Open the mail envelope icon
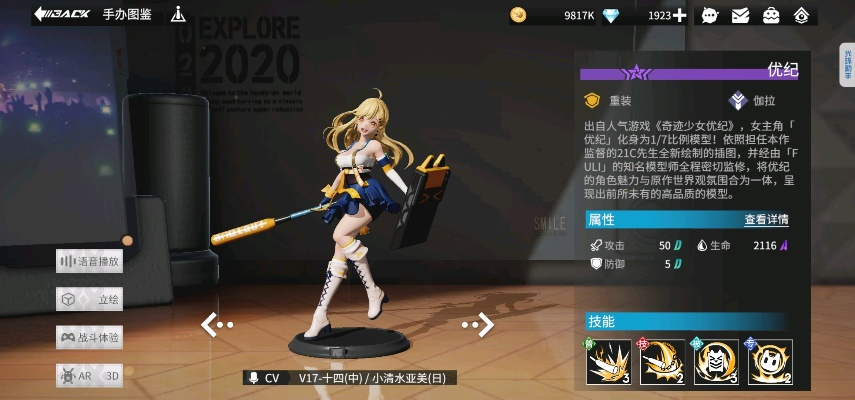This screenshot has width=855, height=400. [x=741, y=15]
